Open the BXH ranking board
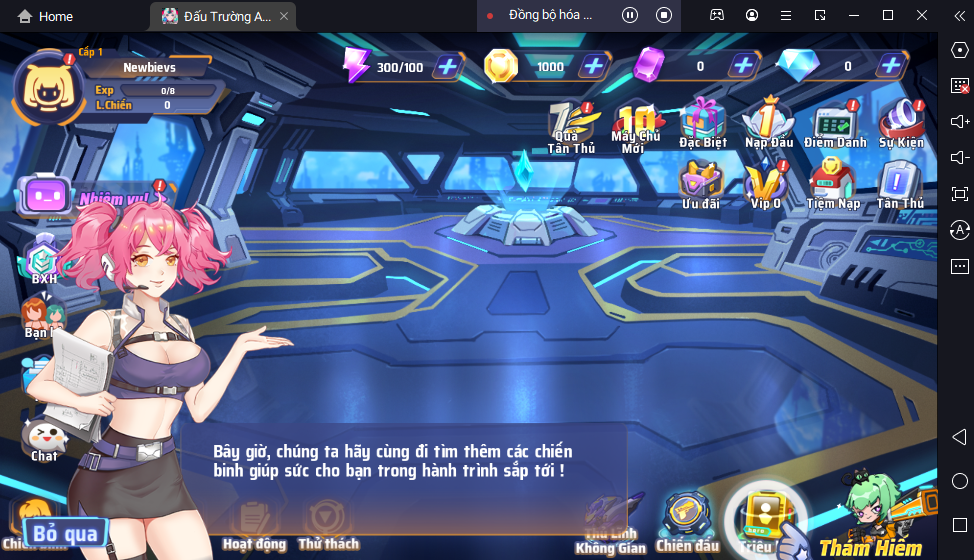 (44, 262)
